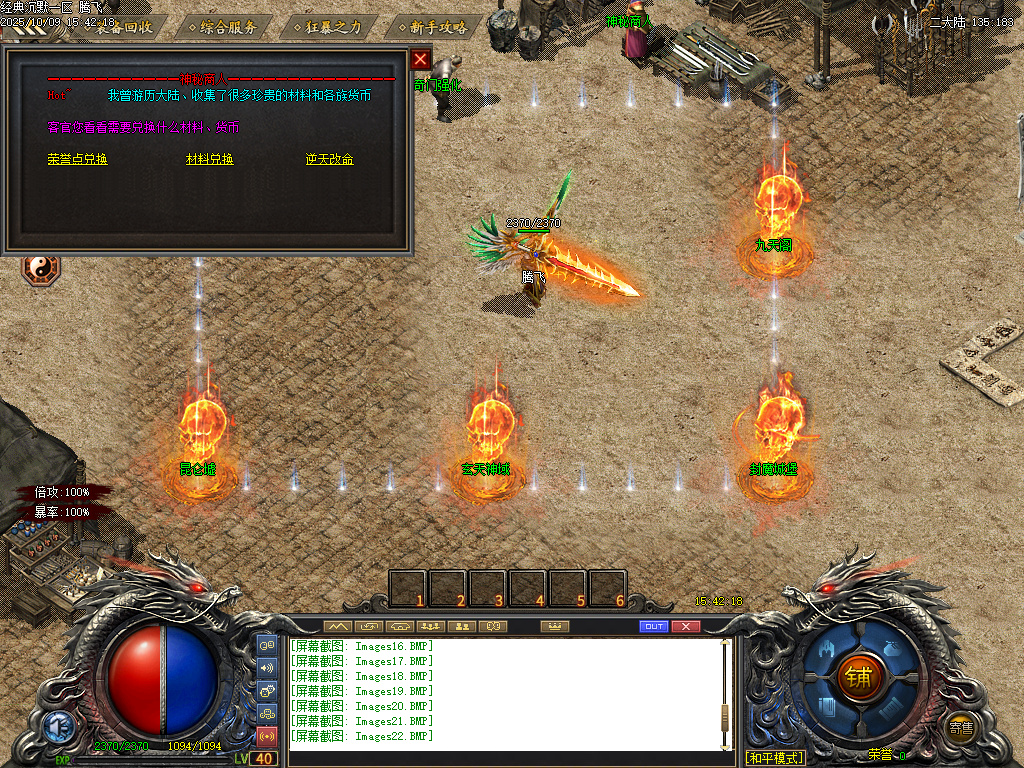The height and width of the screenshot is (768, 1024).
Task: Open the 寄售 consignment button
Action: [961, 727]
